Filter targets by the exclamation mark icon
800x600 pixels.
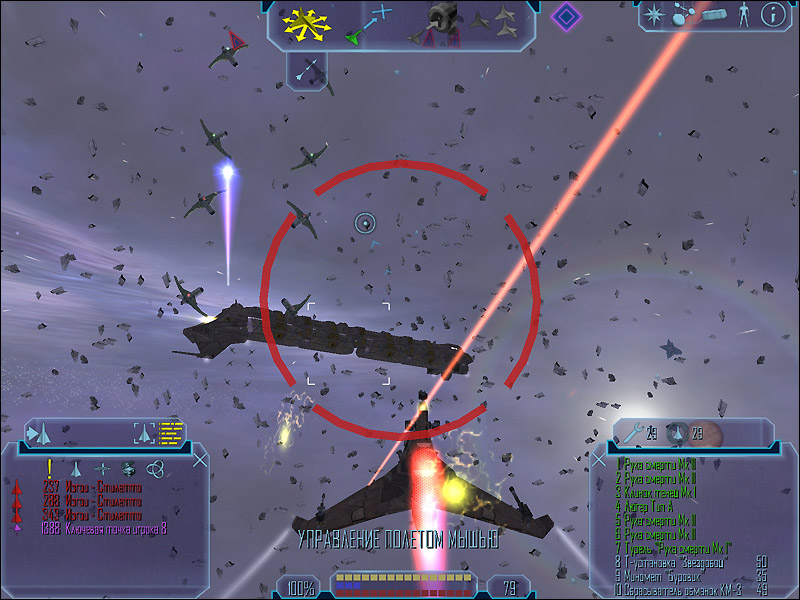48,467
